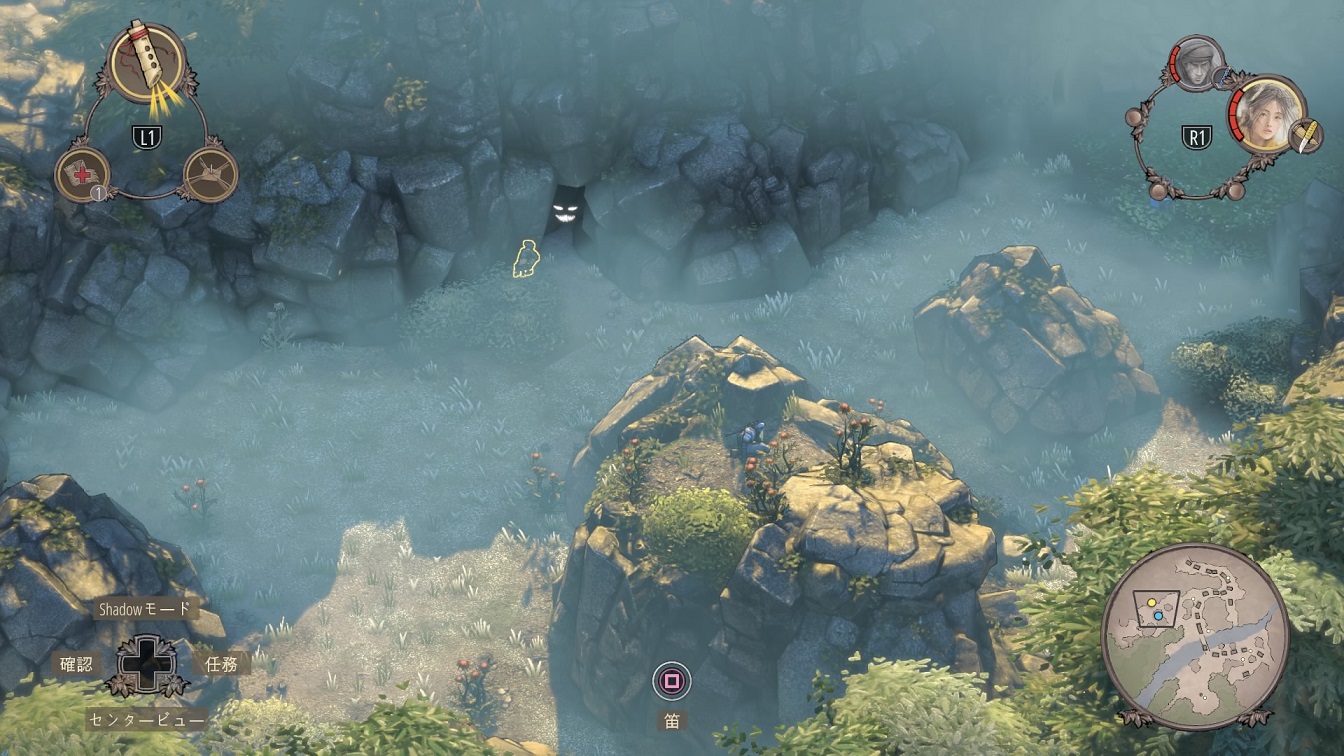Choose the trap skill icon
This screenshot has width=1344, height=756.
[211, 175]
